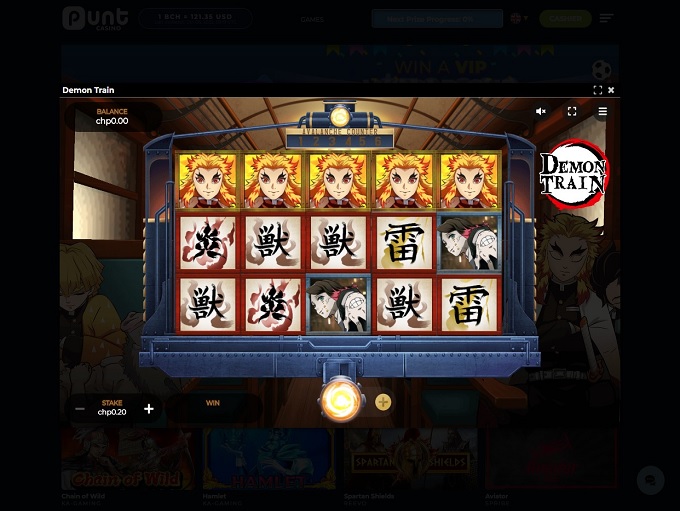
Task: Open the chat support bubble
Action: pyautogui.click(x=650, y=480)
